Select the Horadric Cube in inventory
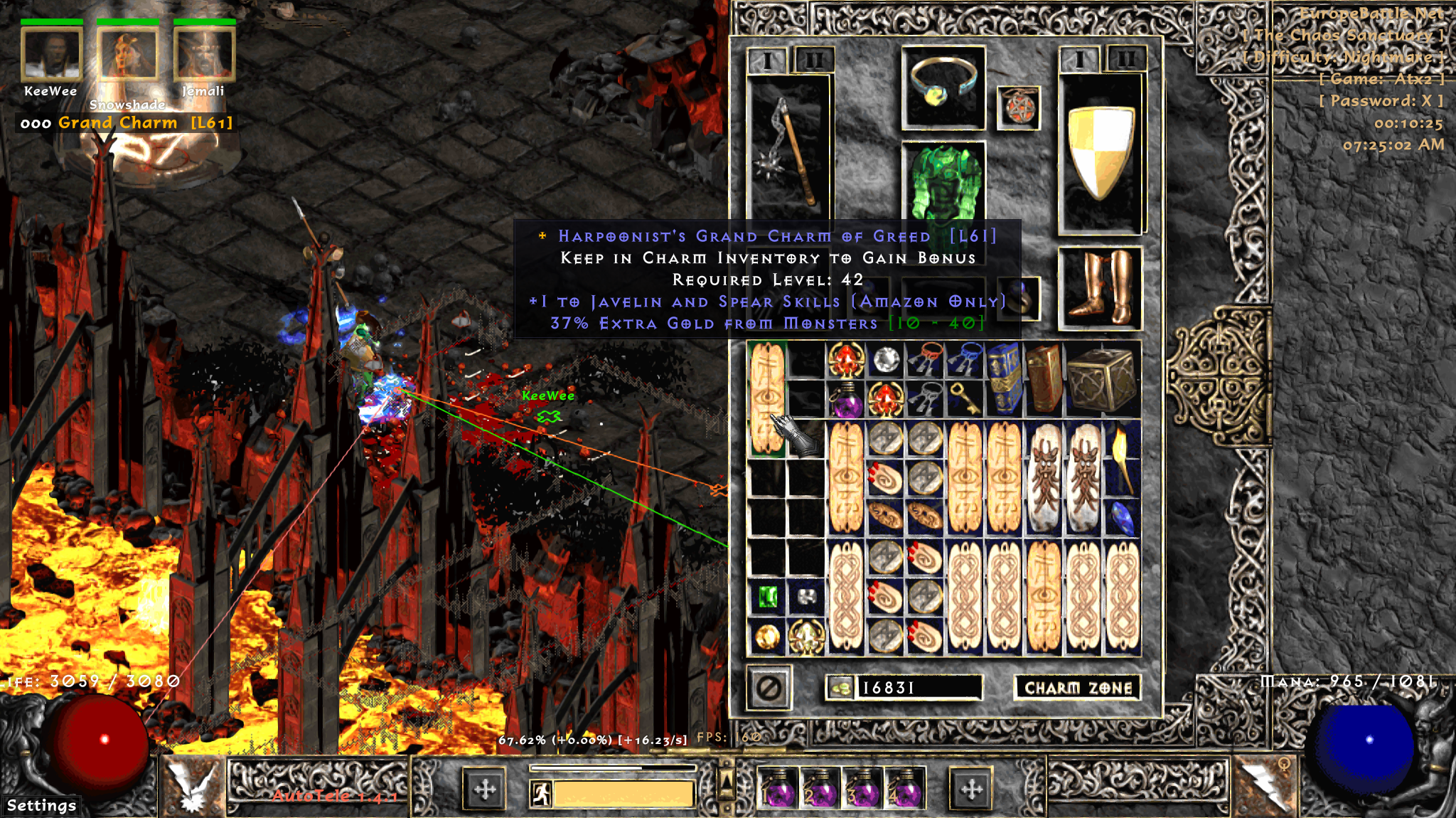 click(1103, 378)
